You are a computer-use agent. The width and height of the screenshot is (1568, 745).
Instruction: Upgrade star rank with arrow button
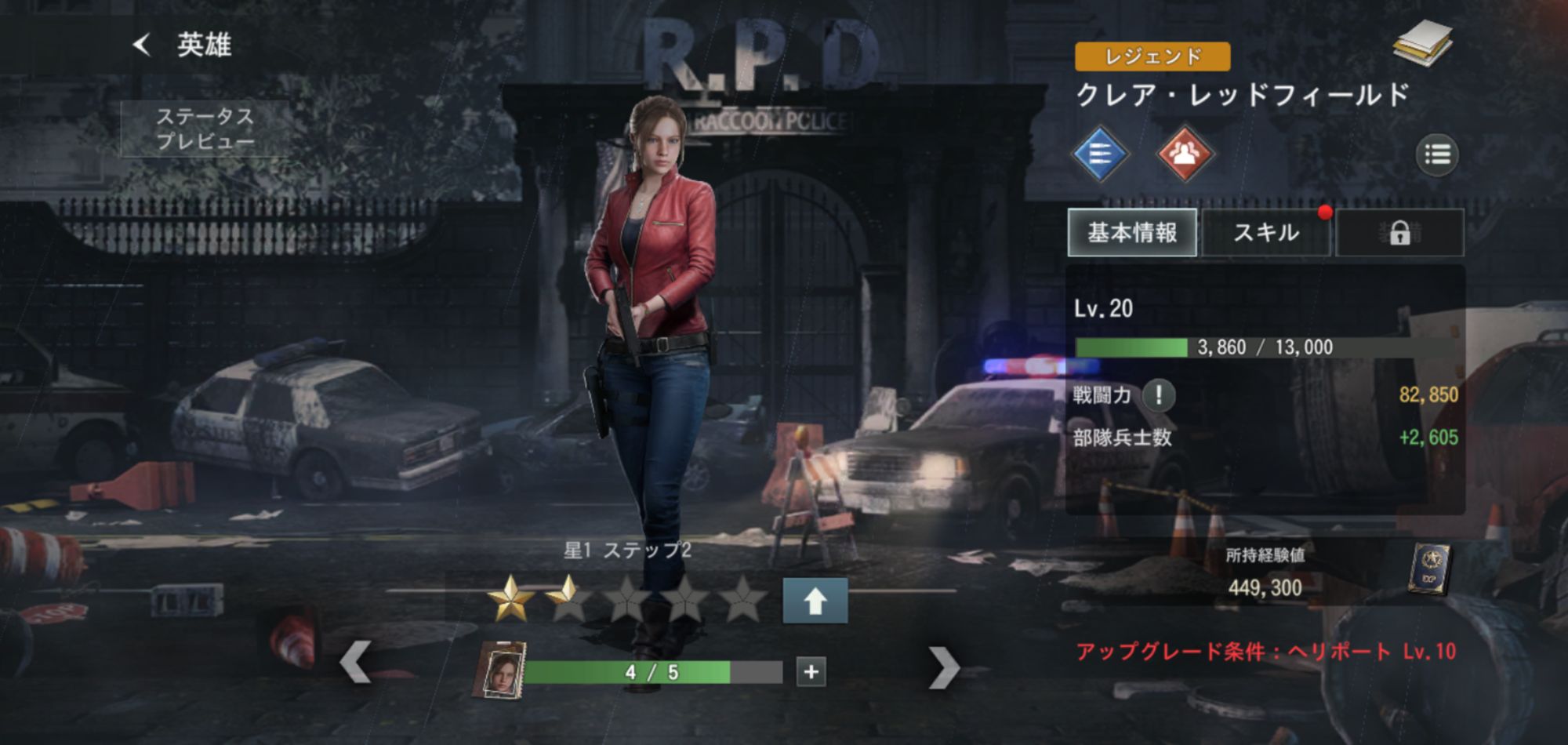pyautogui.click(x=815, y=601)
